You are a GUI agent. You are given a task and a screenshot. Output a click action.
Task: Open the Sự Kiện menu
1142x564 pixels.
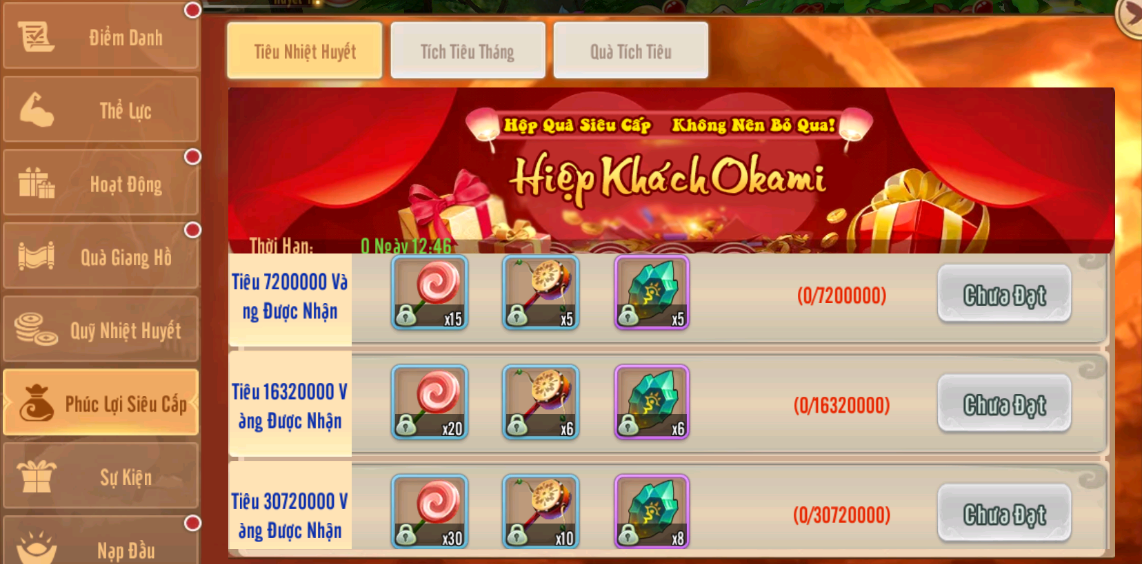point(100,477)
